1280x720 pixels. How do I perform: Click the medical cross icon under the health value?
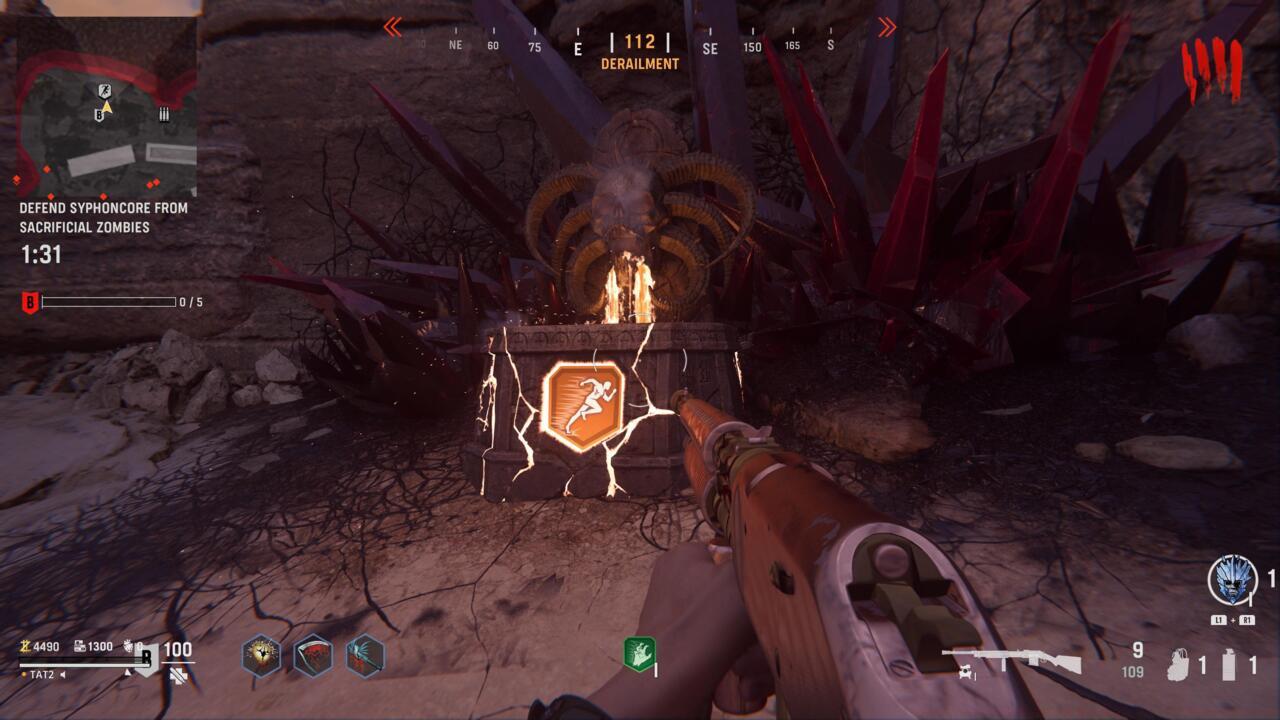tap(178, 676)
